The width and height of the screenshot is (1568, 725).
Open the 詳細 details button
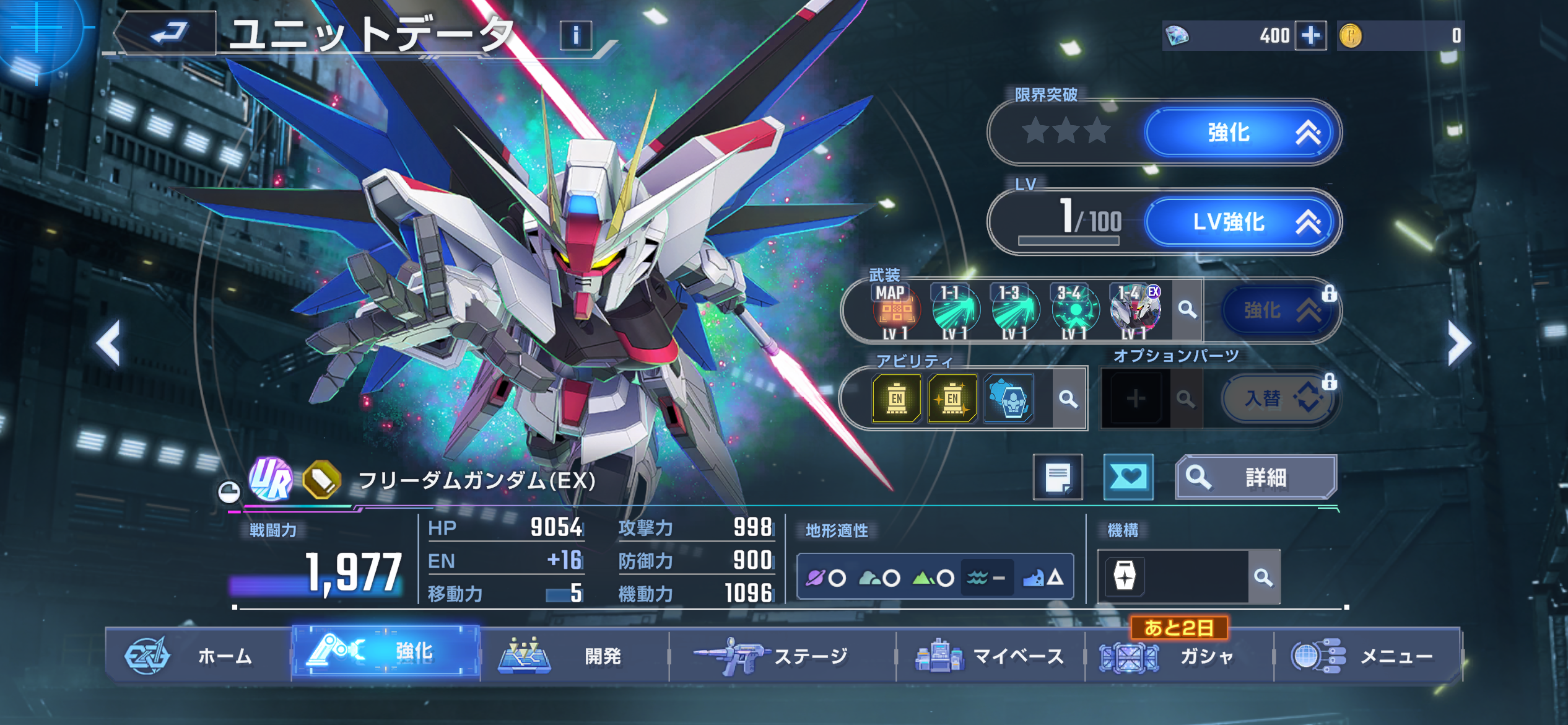pos(1256,477)
